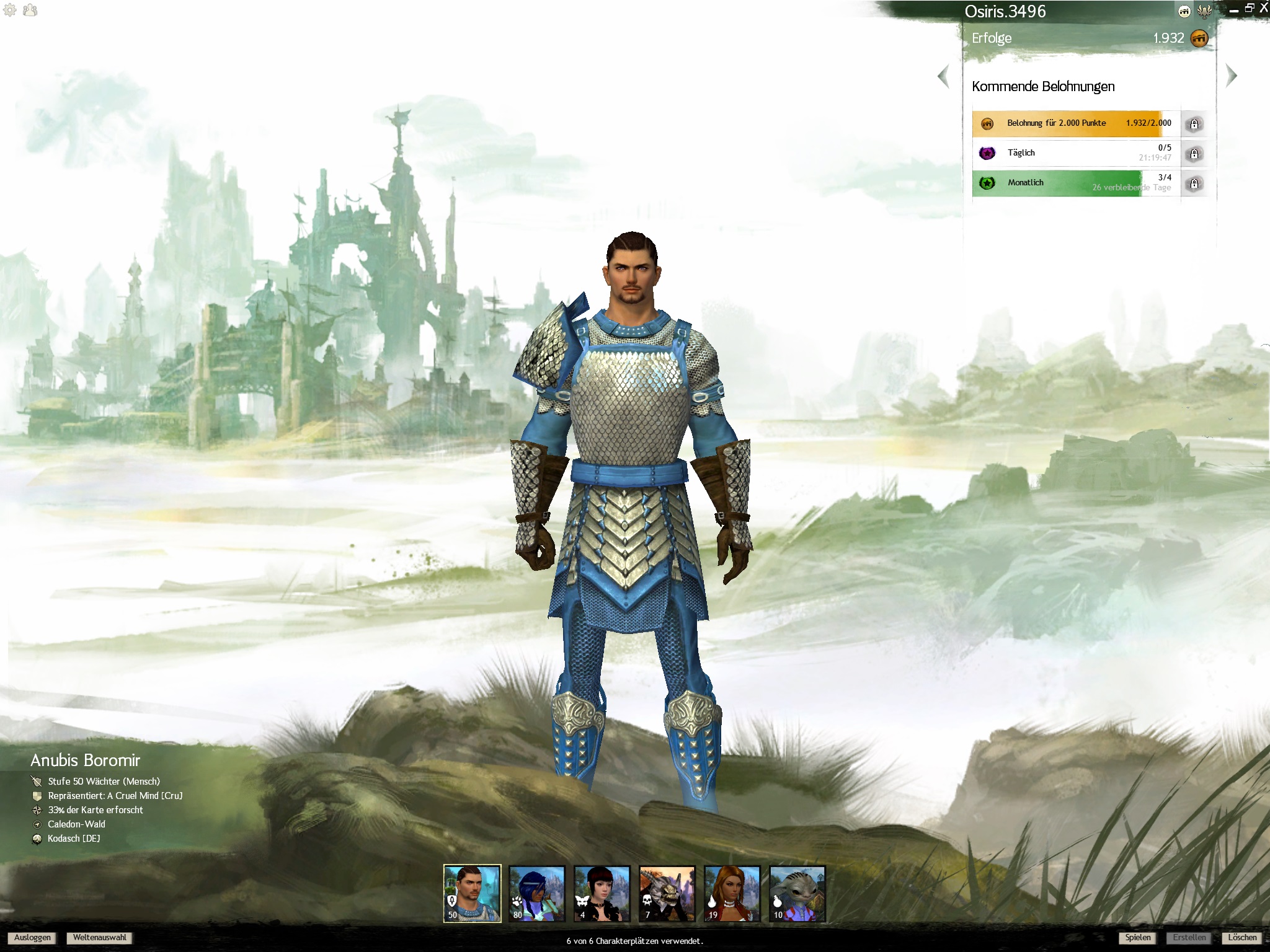
Task: Open the contacts (three people) icon
Action: 30,10
